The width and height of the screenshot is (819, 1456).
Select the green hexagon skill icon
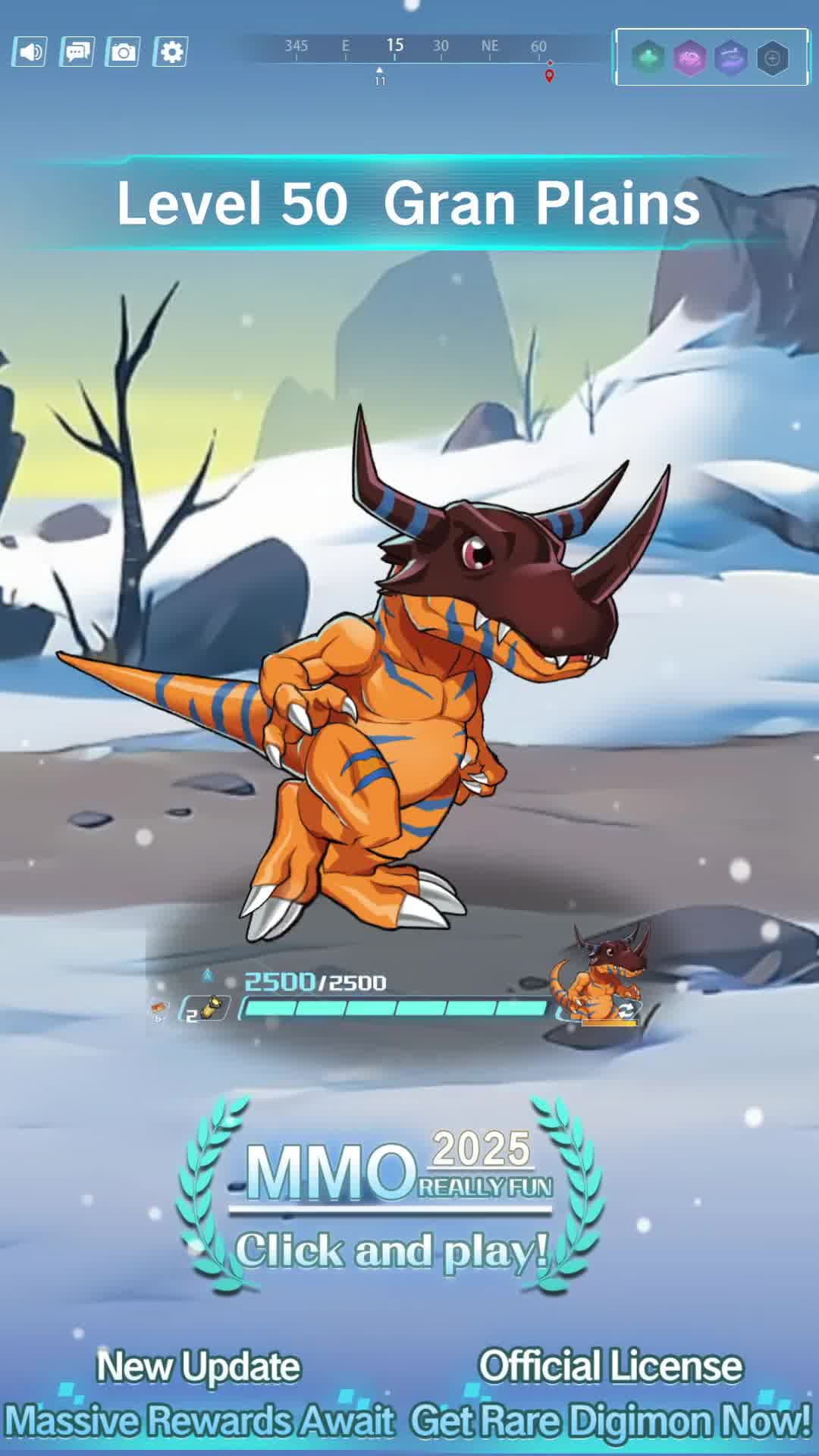(648, 58)
